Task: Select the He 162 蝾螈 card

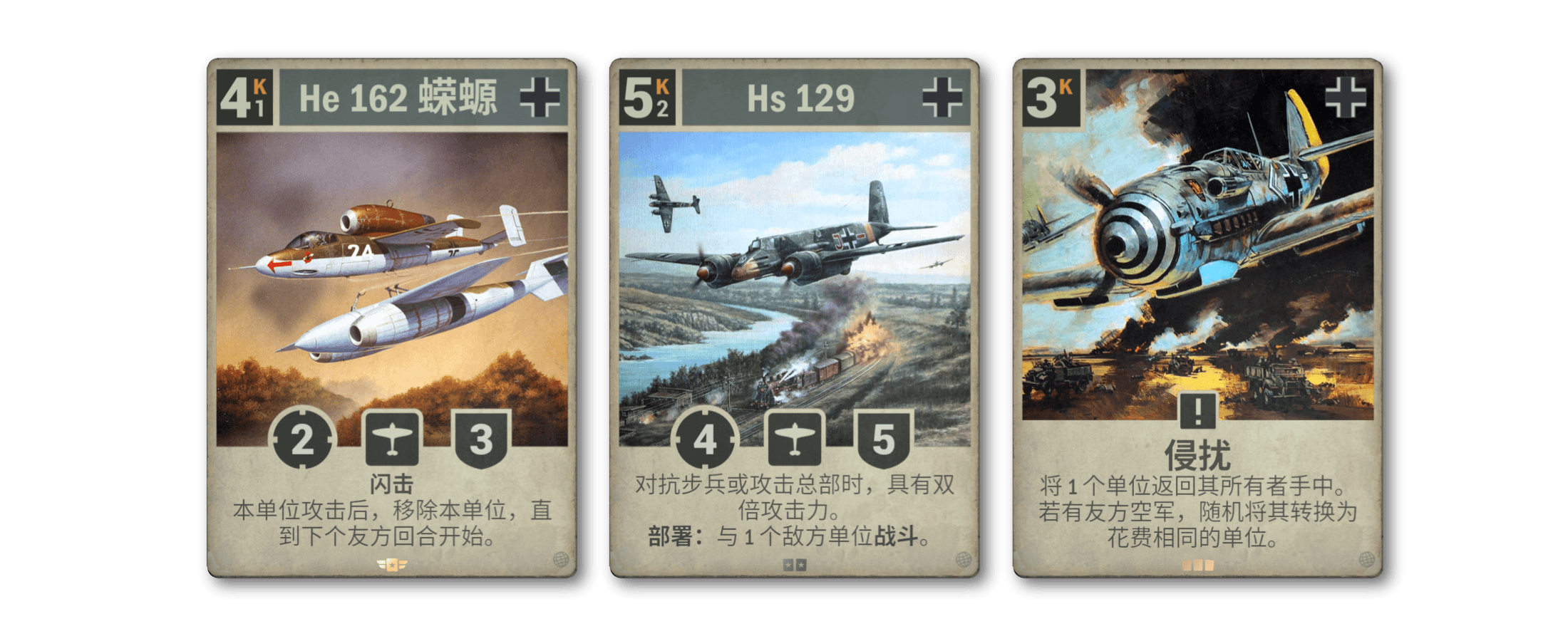Action: click(391, 317)
